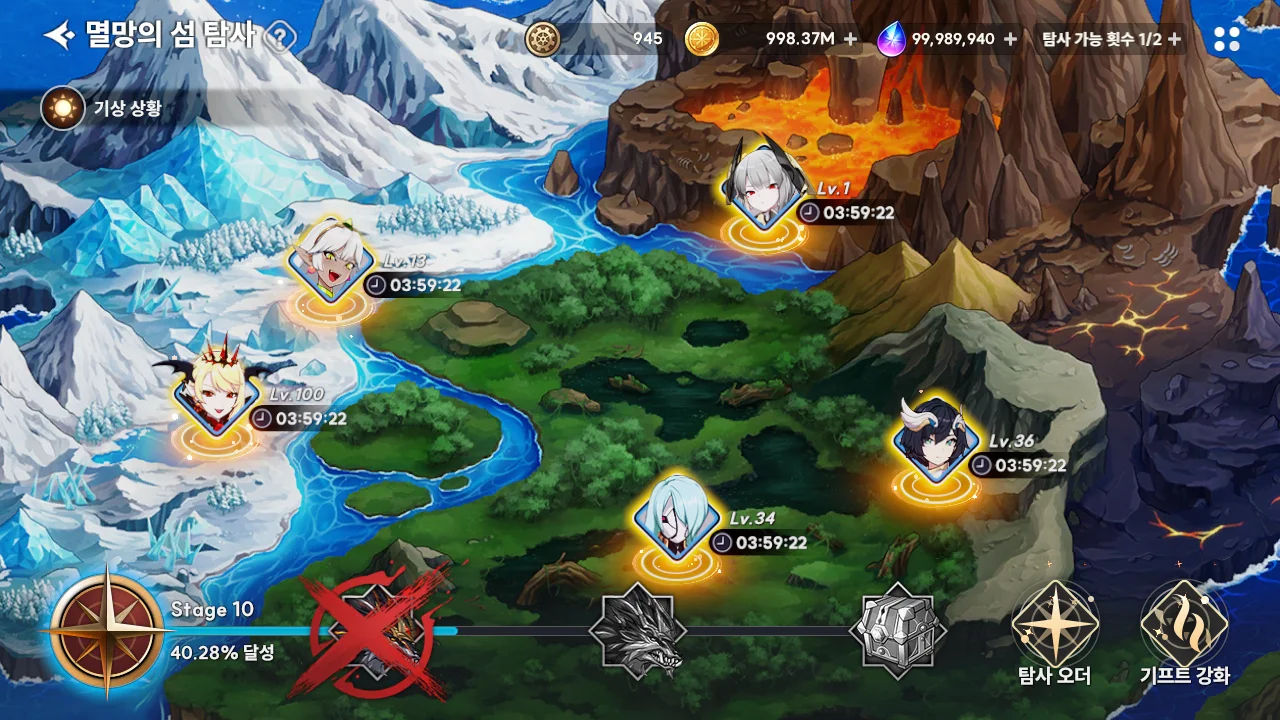Click the Stage 10 compass emblem

[x=107, y=632]
